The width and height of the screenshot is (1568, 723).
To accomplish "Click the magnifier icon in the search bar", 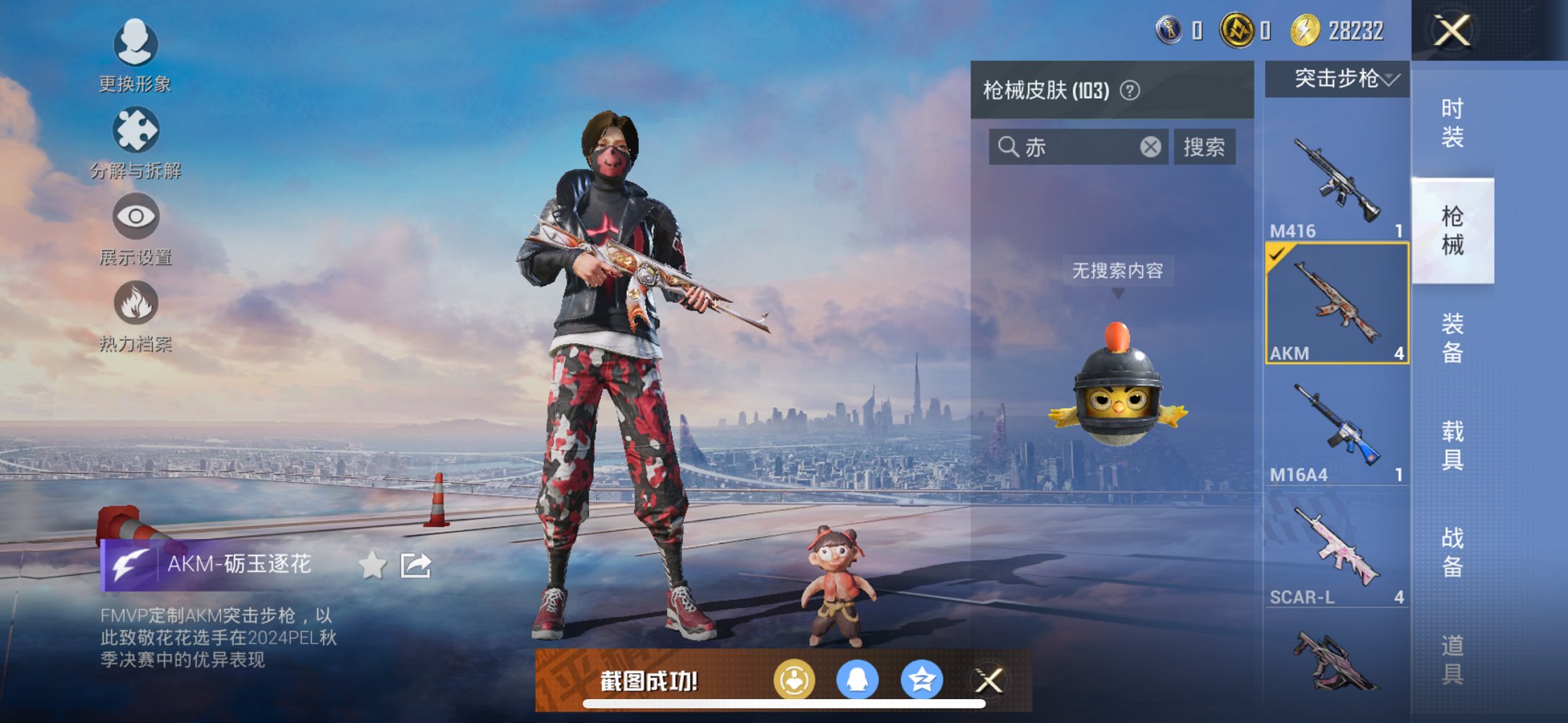I will [x=1009, y=147].
